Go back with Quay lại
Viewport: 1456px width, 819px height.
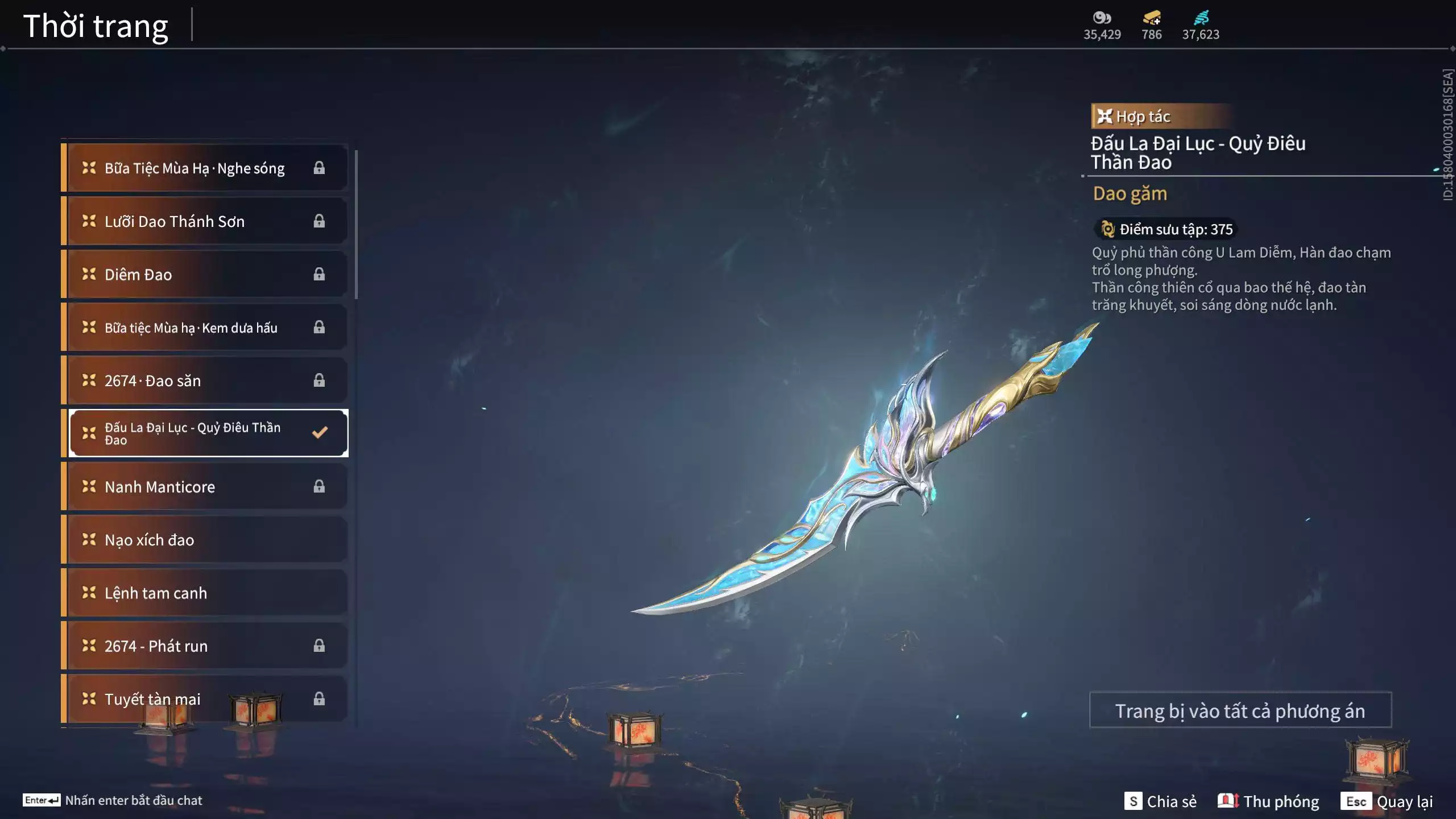[1387, 801]
